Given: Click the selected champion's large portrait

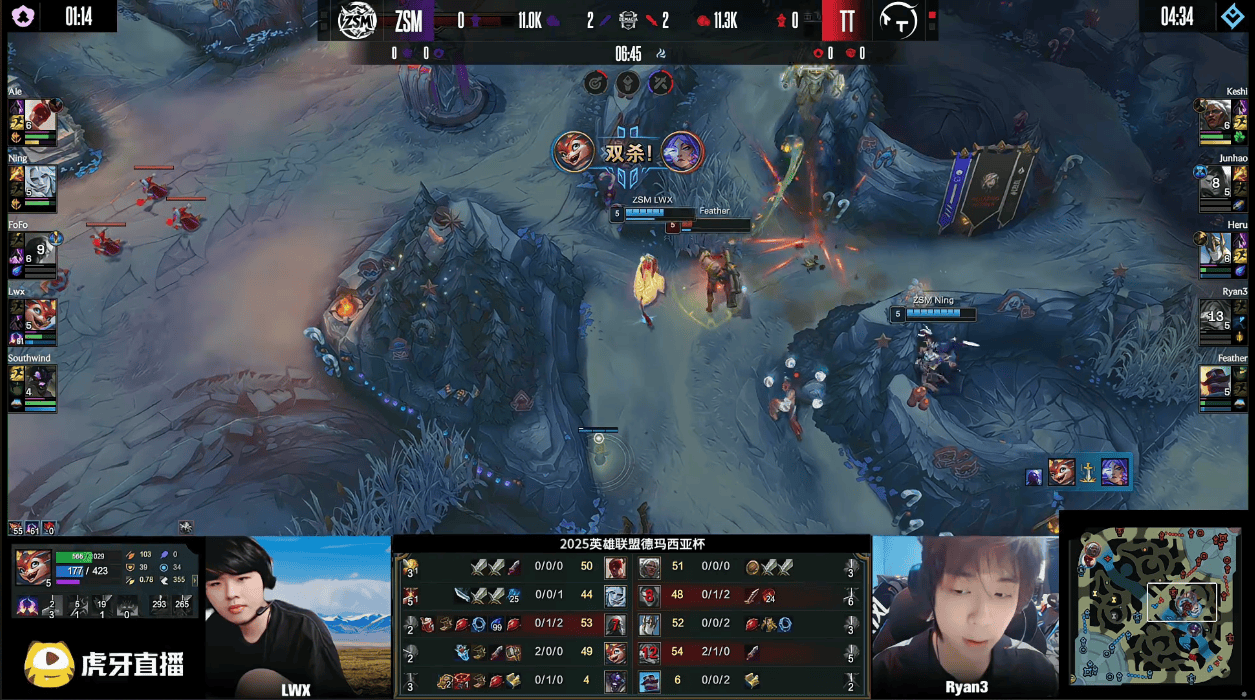Looking at the screenshot, I should tap(33, 567).
